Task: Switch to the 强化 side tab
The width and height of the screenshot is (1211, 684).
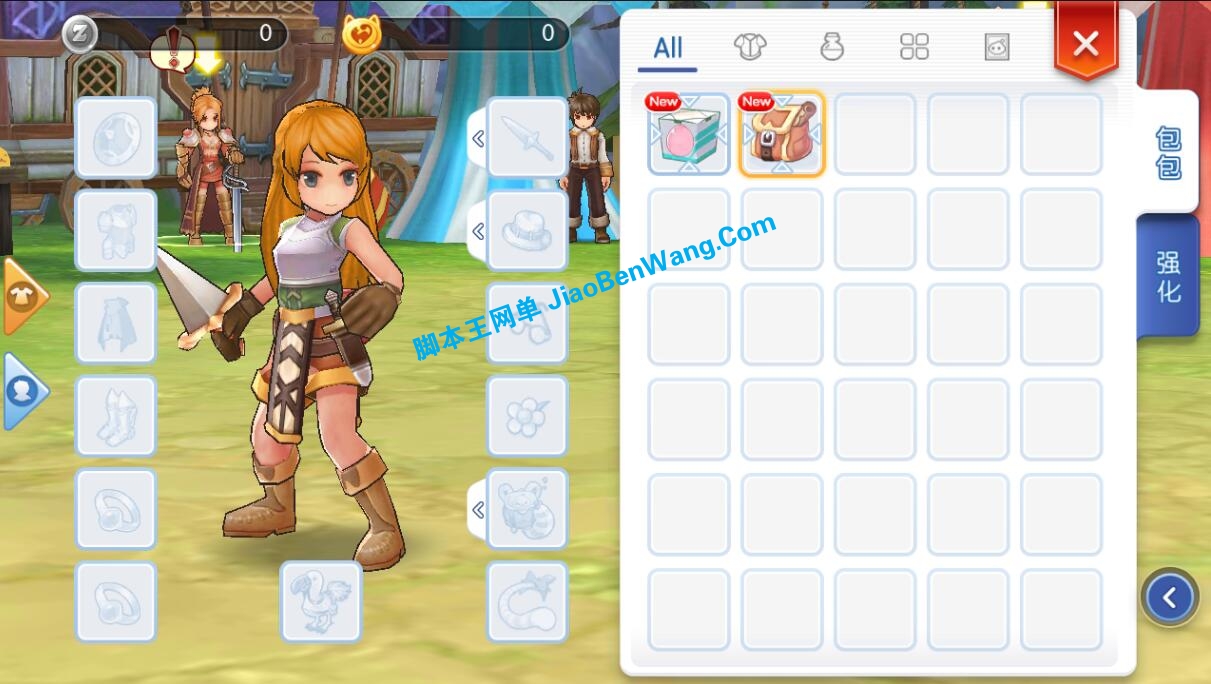Action: [x=1168, y=277]
